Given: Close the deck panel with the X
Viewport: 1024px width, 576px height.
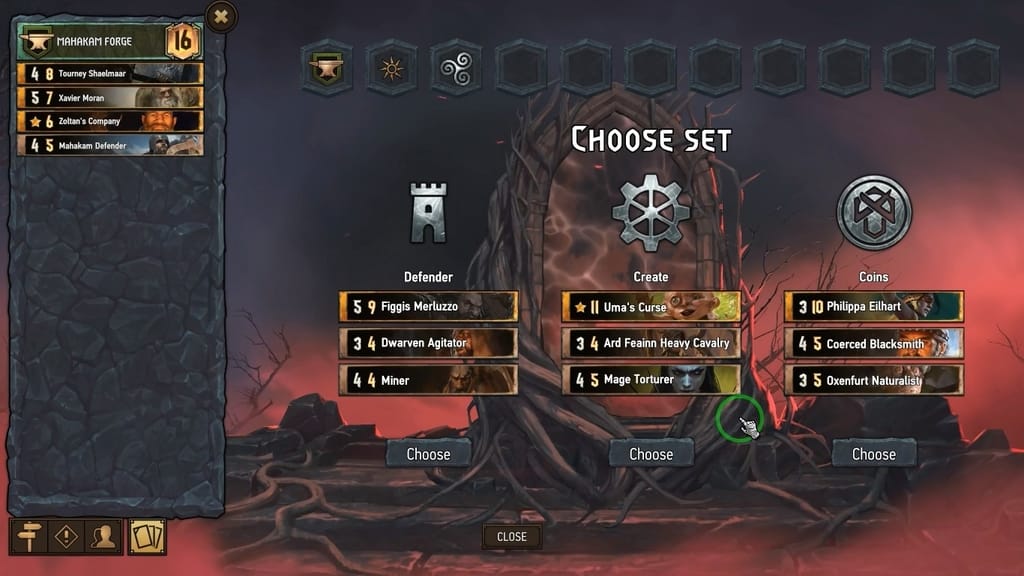Looking at the screenshot, I should (x=221, y=16).
